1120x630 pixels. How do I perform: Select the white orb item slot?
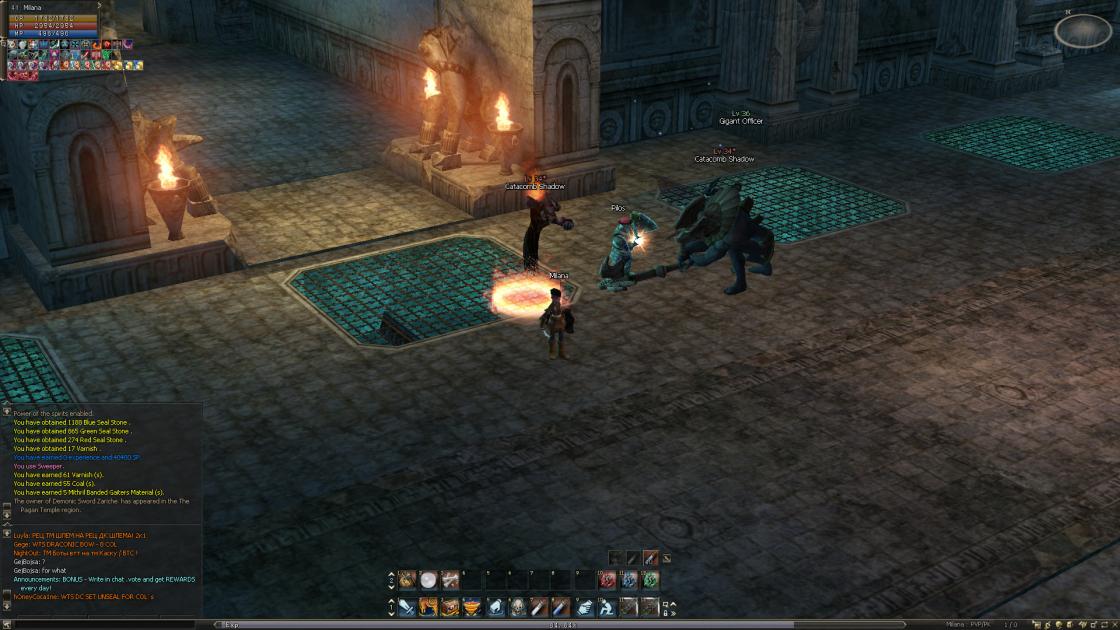point(429,579)
